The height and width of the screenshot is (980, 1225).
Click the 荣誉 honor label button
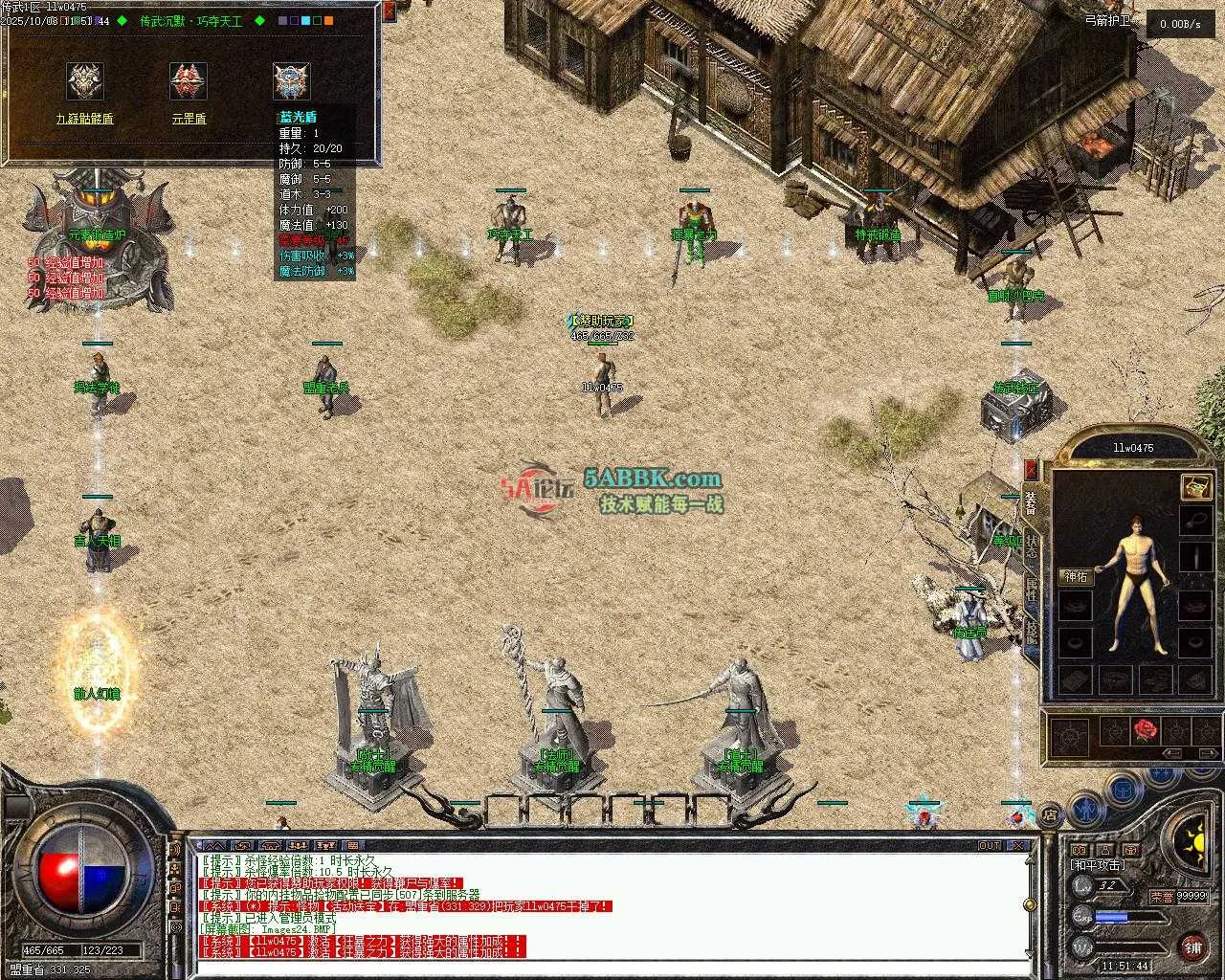click(1162, 897)
